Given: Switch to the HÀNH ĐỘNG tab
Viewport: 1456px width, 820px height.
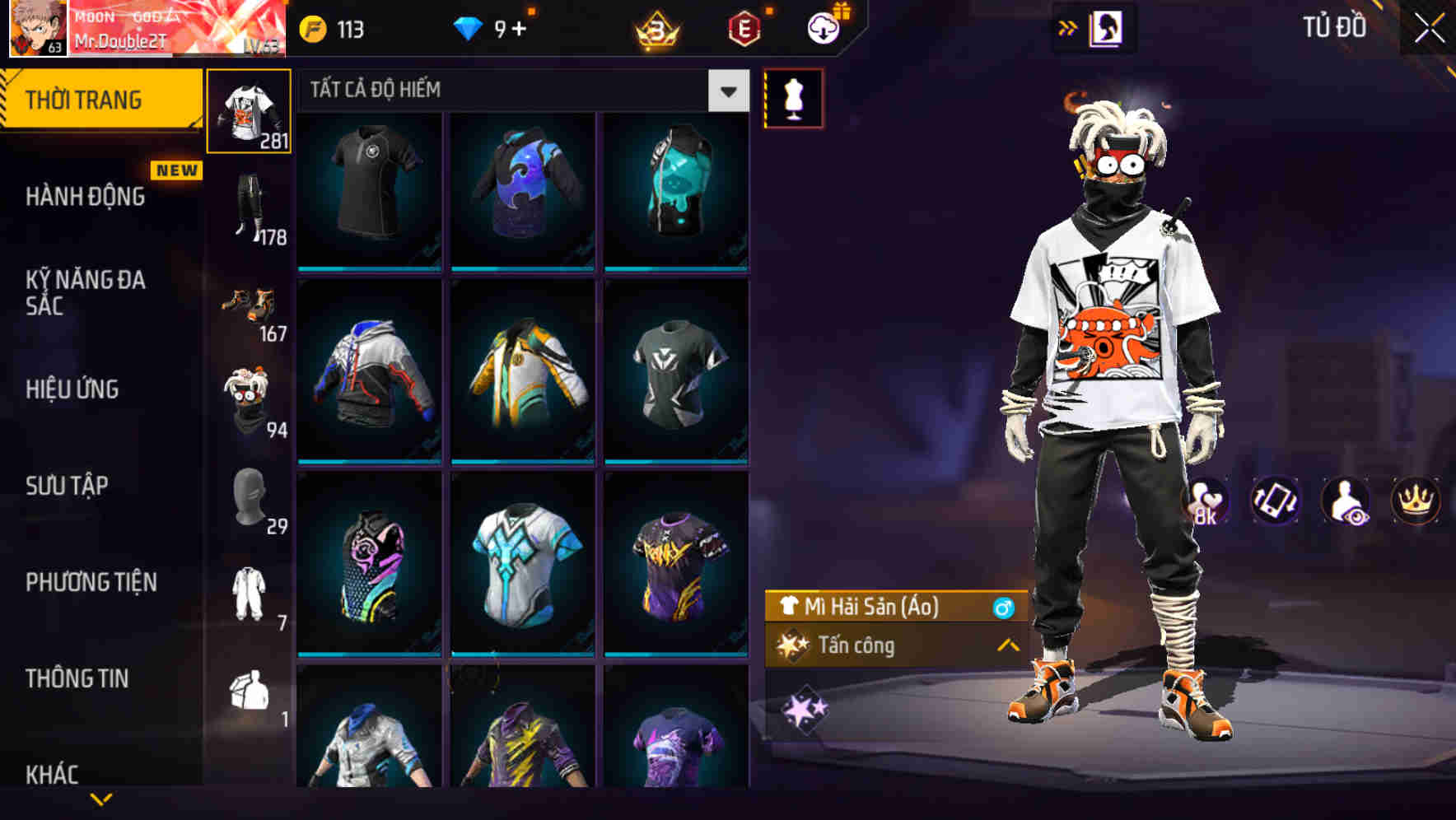Looking at the screenshot, I should click(x=86, y=197).
